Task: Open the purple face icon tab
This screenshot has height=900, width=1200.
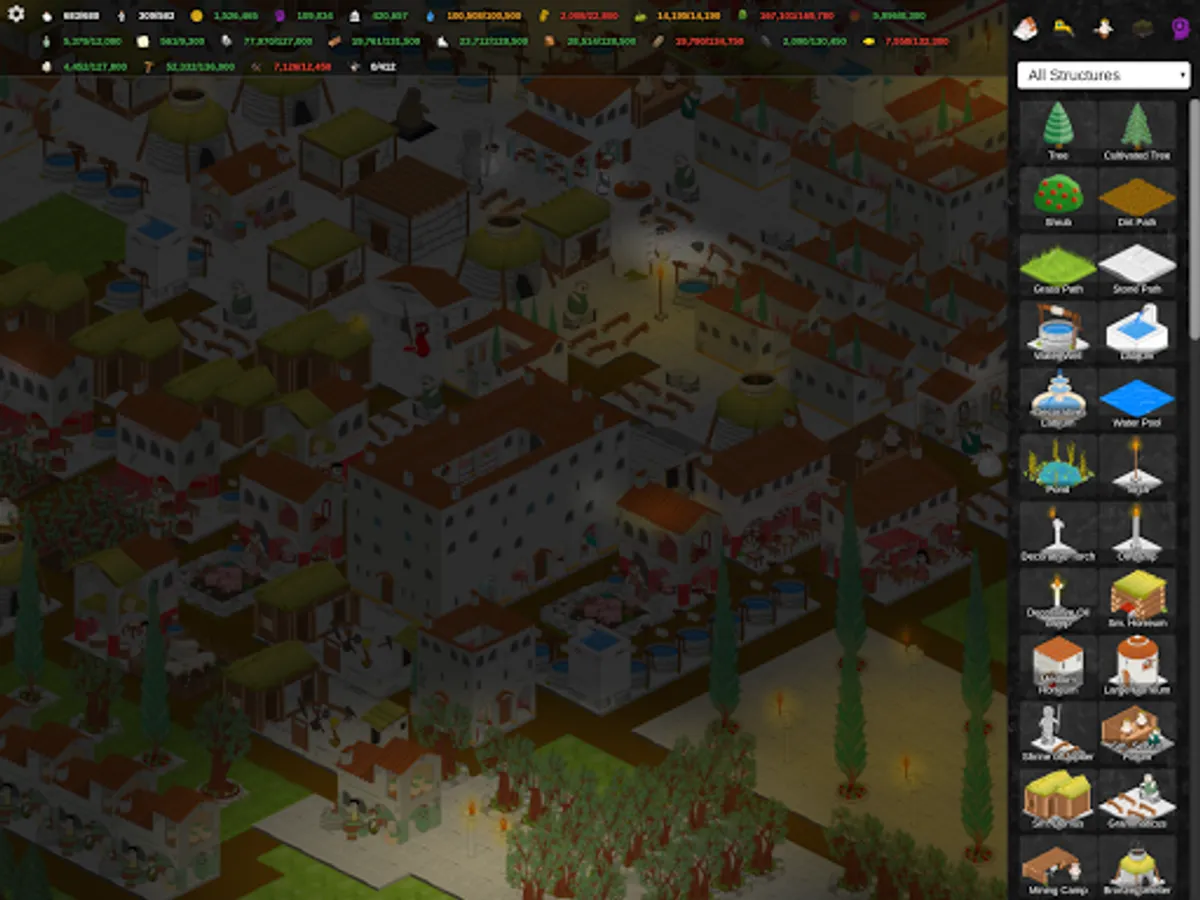Action: coord(1179,29)
